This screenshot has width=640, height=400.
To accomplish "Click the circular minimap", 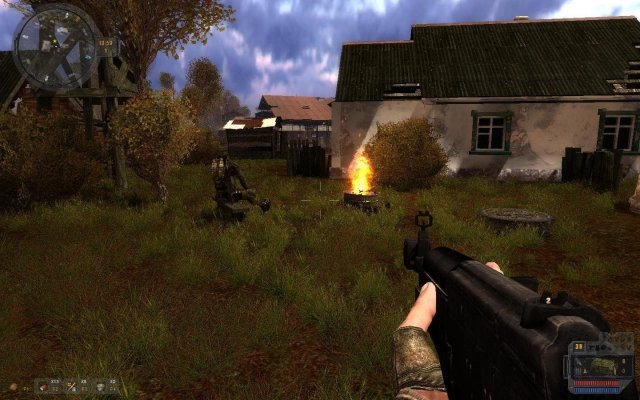I will pos(56,47).
